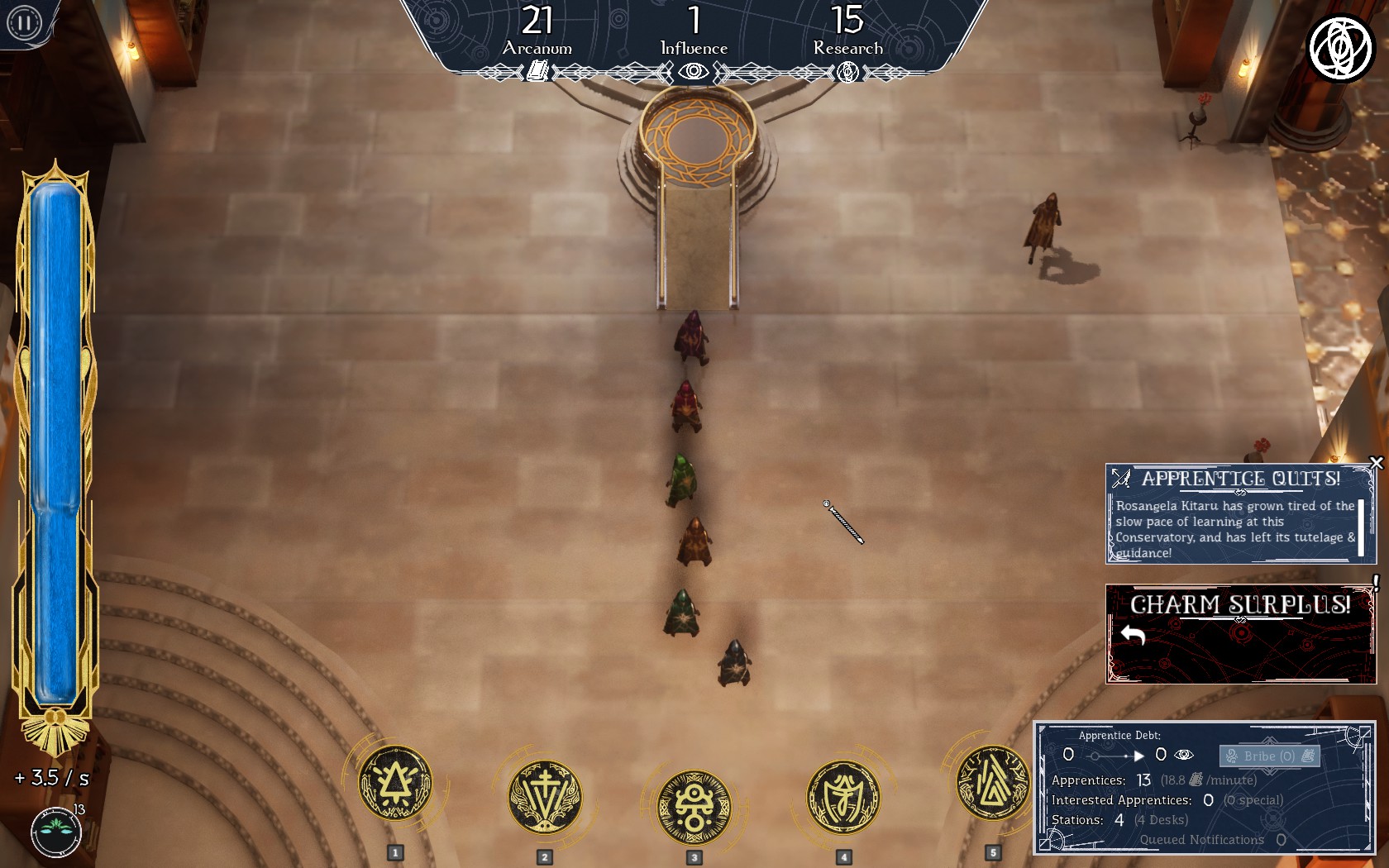1389x868 pixels.
Task: Activate the shield sigil ability
Action: coord(843,797)
